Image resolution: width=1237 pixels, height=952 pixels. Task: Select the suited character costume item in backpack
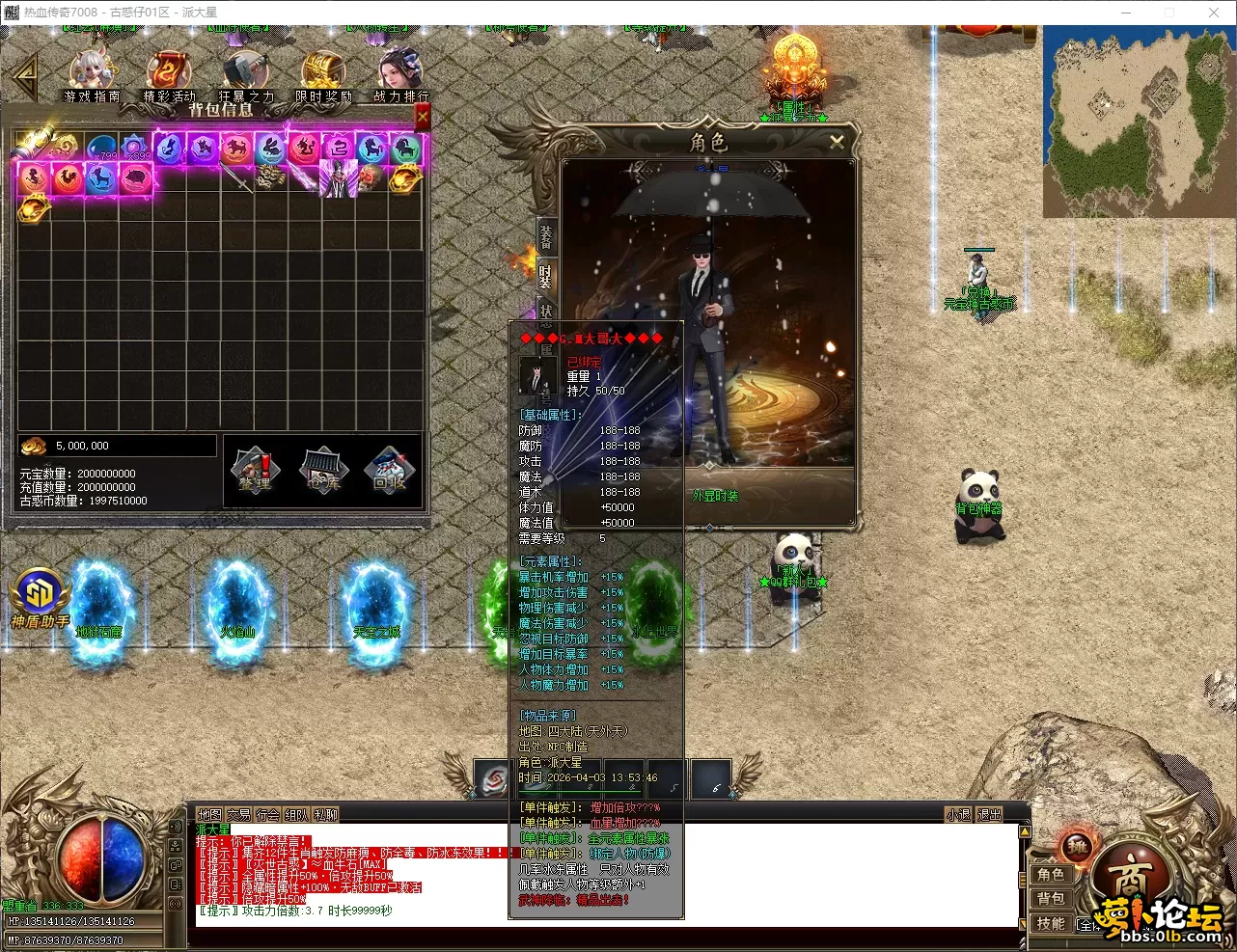tap(338, 178)
